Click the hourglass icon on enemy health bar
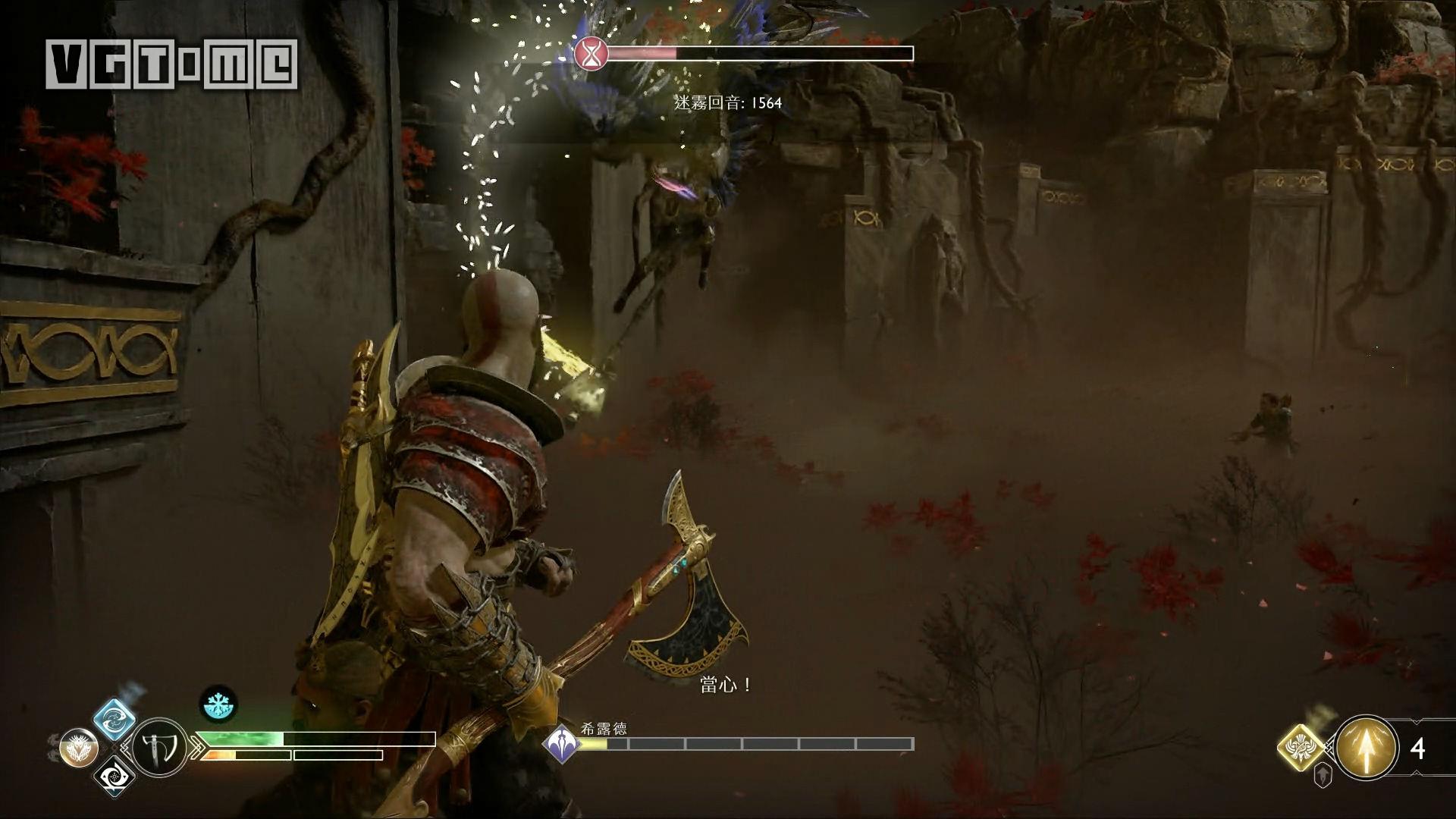The image size is (1456, 819). pyautogui.click(x=590, y=54)
